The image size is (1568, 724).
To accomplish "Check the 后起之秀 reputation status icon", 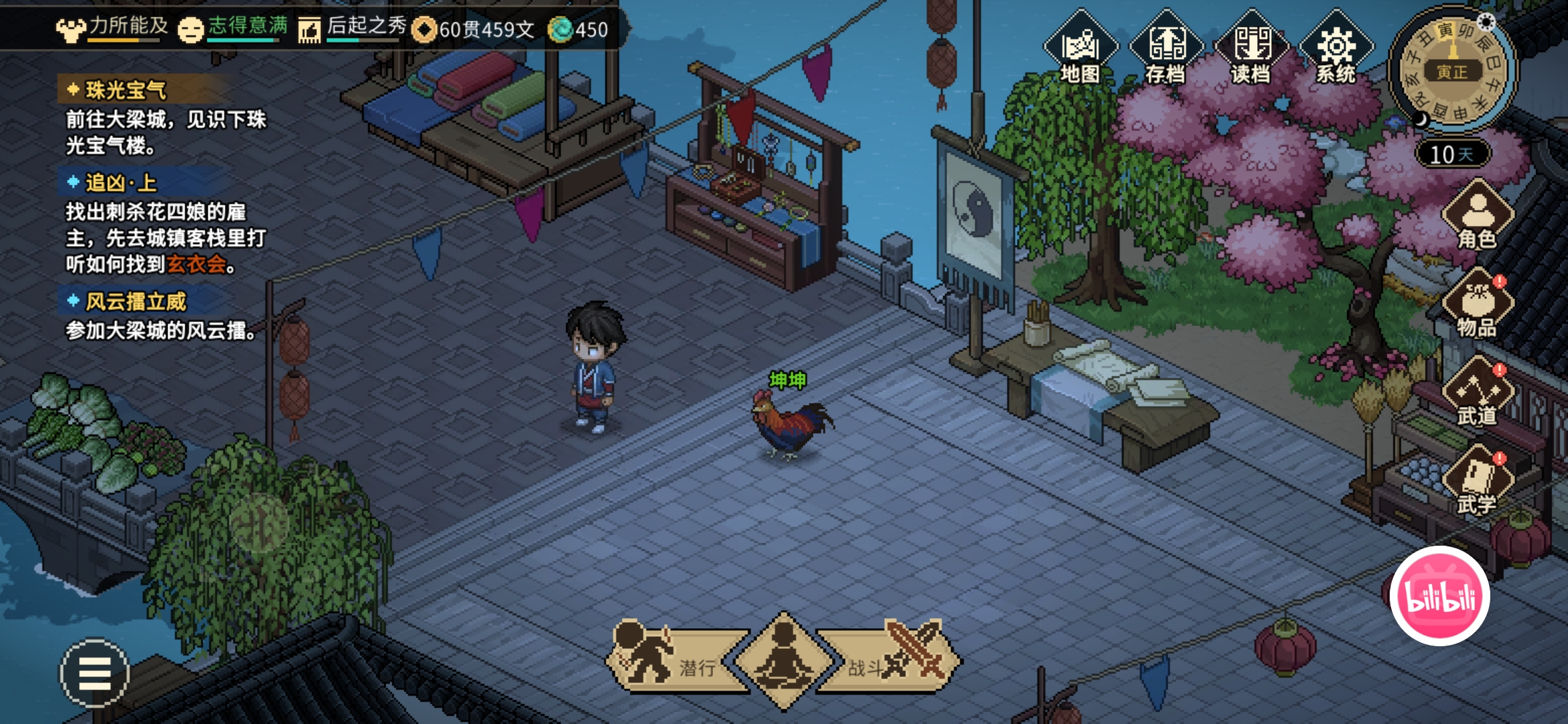I will pos(310,30).
